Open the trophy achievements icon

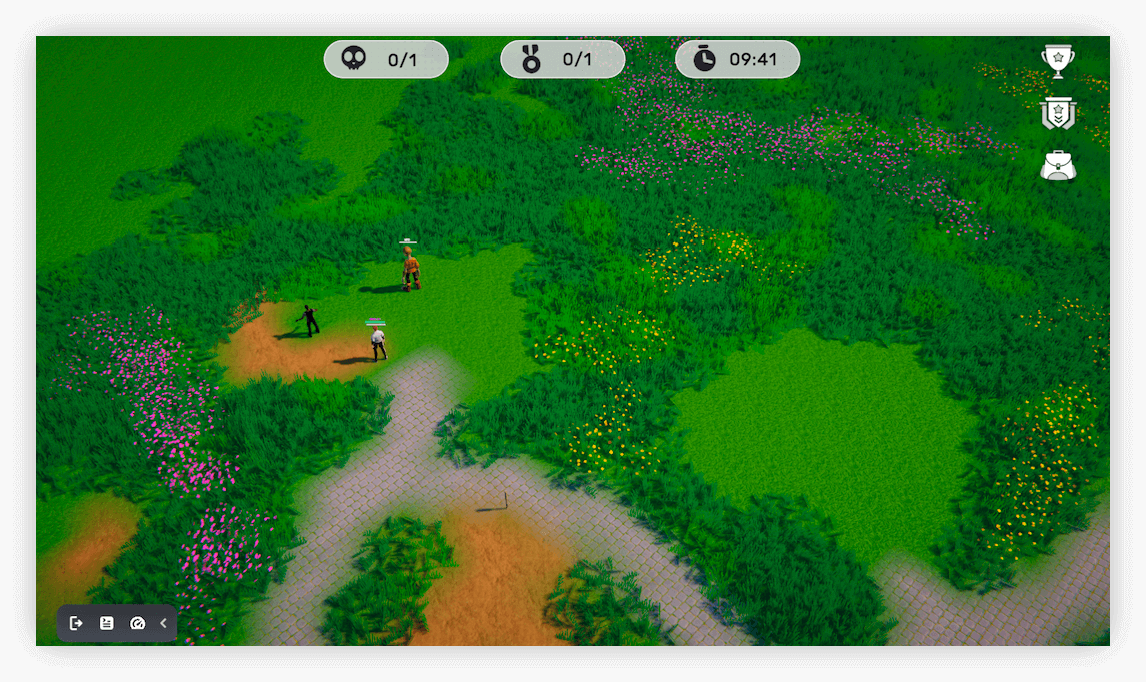[x=1057, y=60]
